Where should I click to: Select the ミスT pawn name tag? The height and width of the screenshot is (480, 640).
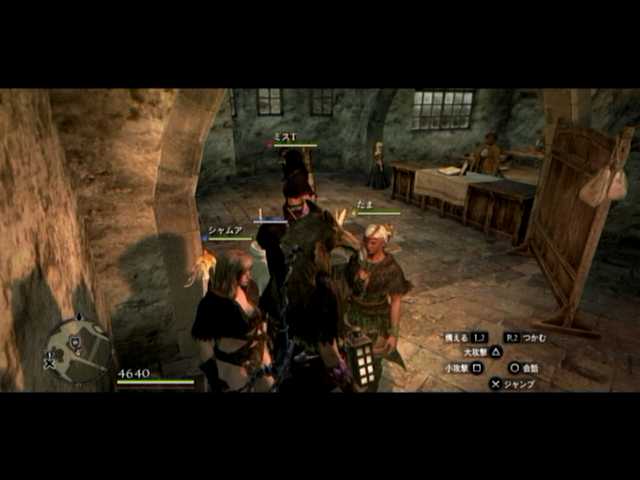pos(286,138)
